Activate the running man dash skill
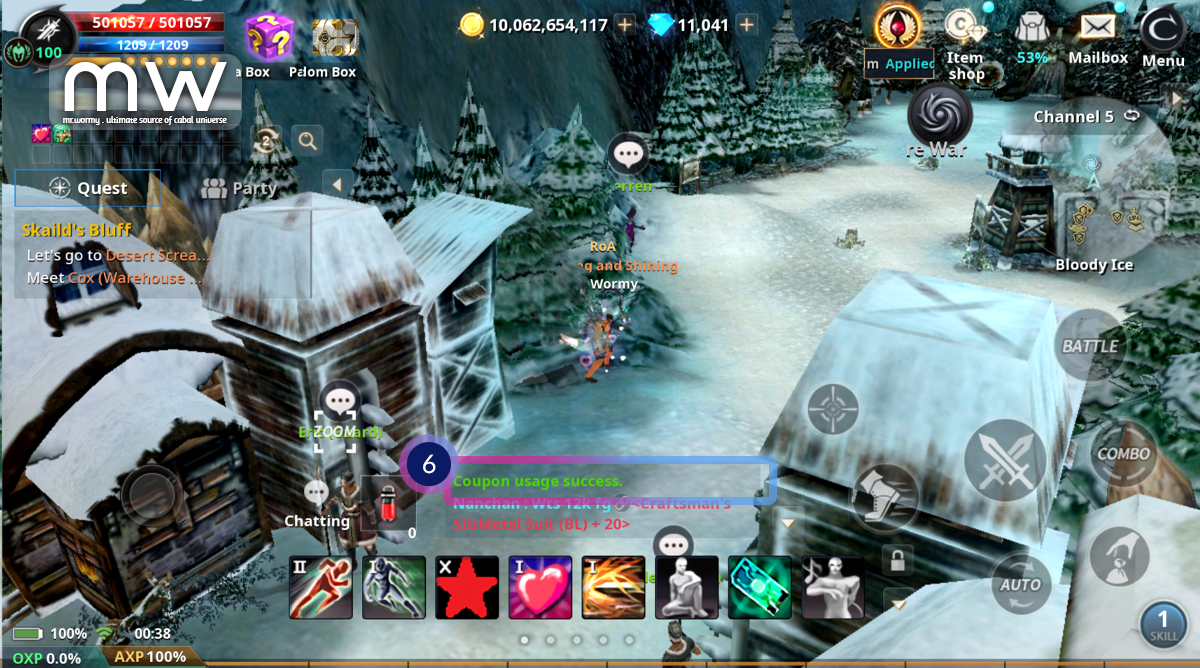Screen dimensions: 1200x668 pyautogui.click(x=320, y=587)
